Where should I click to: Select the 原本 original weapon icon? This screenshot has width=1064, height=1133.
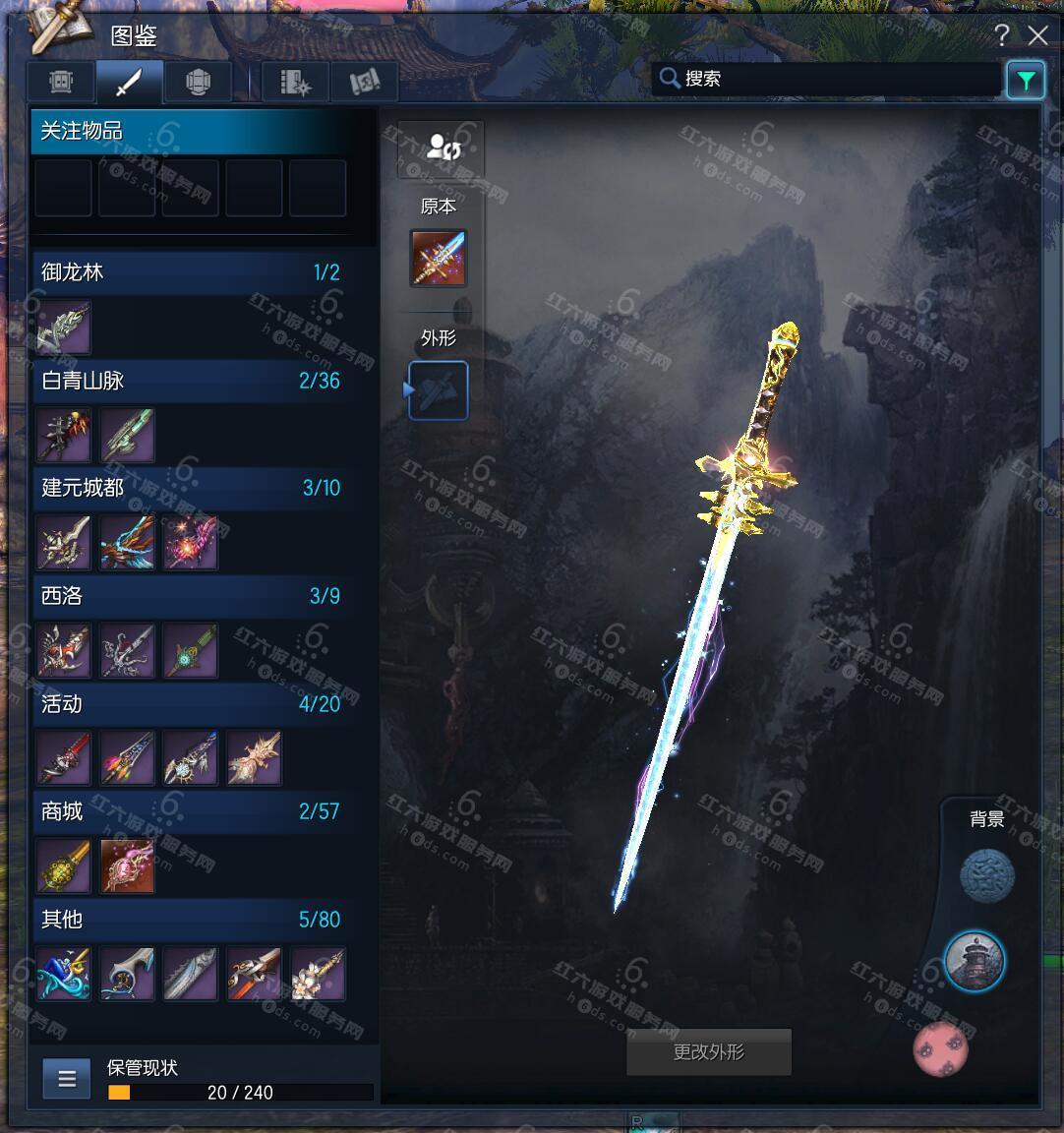click(439, 259)
